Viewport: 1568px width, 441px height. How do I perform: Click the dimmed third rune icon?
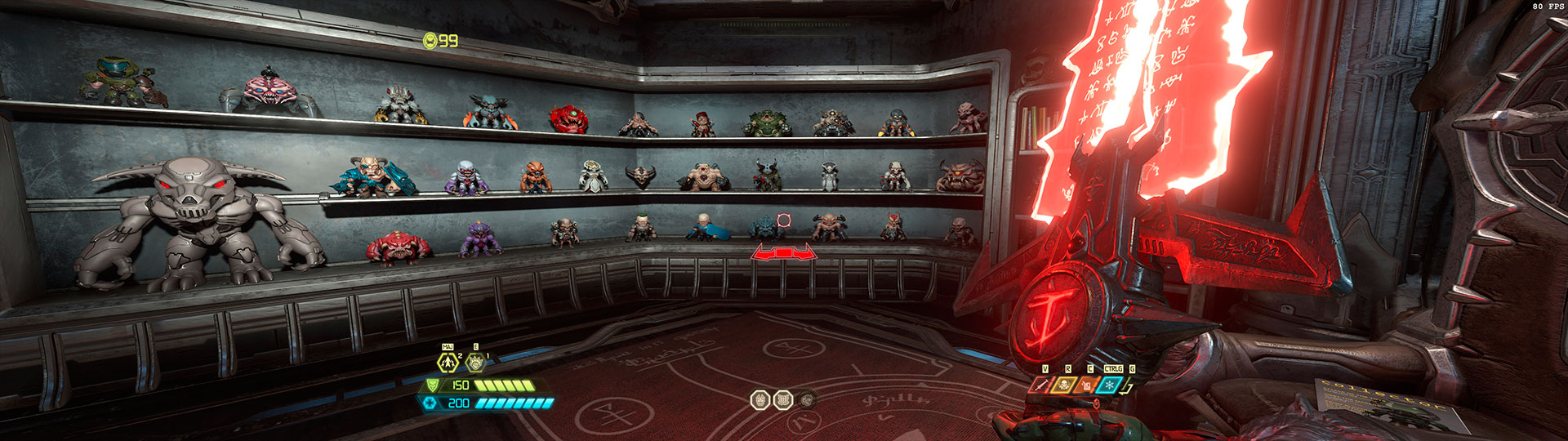[x=807, y=400]
